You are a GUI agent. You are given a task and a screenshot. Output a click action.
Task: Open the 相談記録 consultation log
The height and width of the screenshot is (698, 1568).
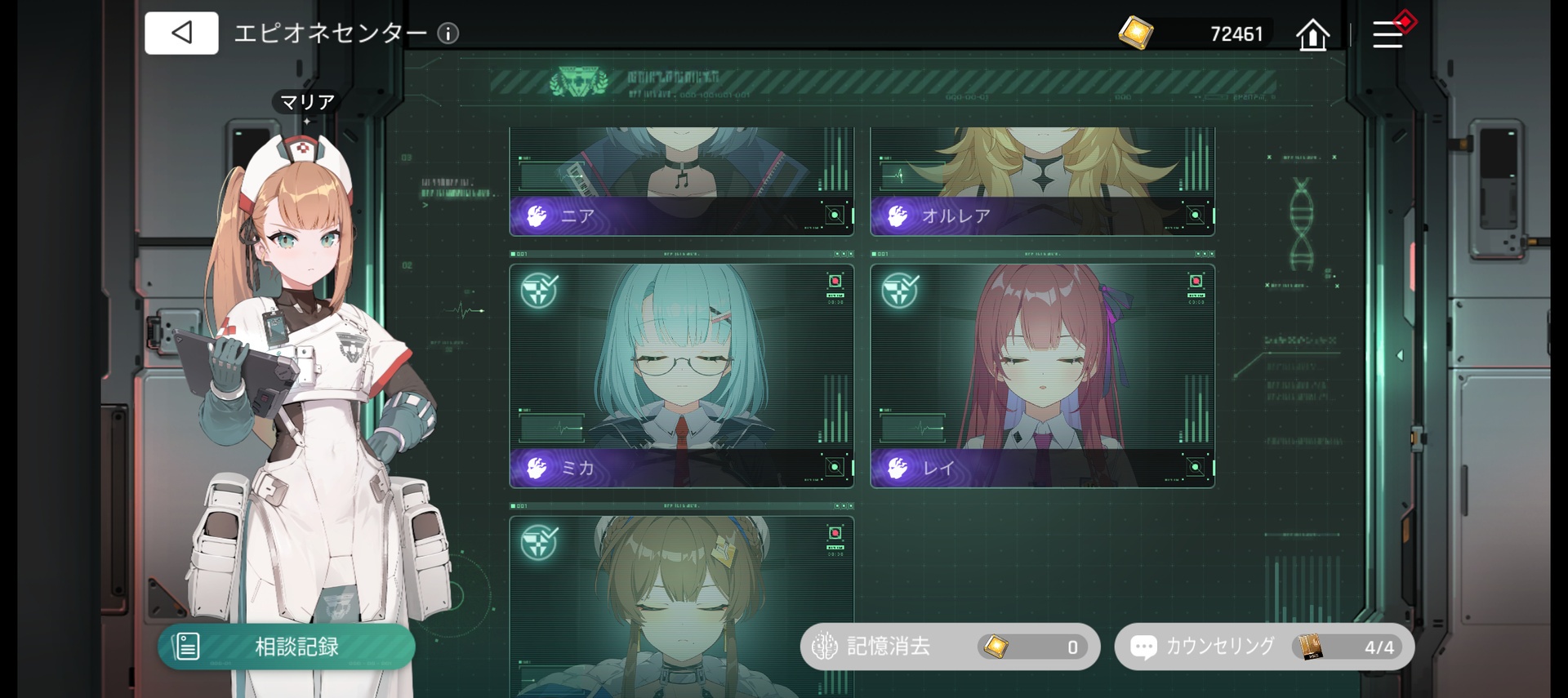287,647
